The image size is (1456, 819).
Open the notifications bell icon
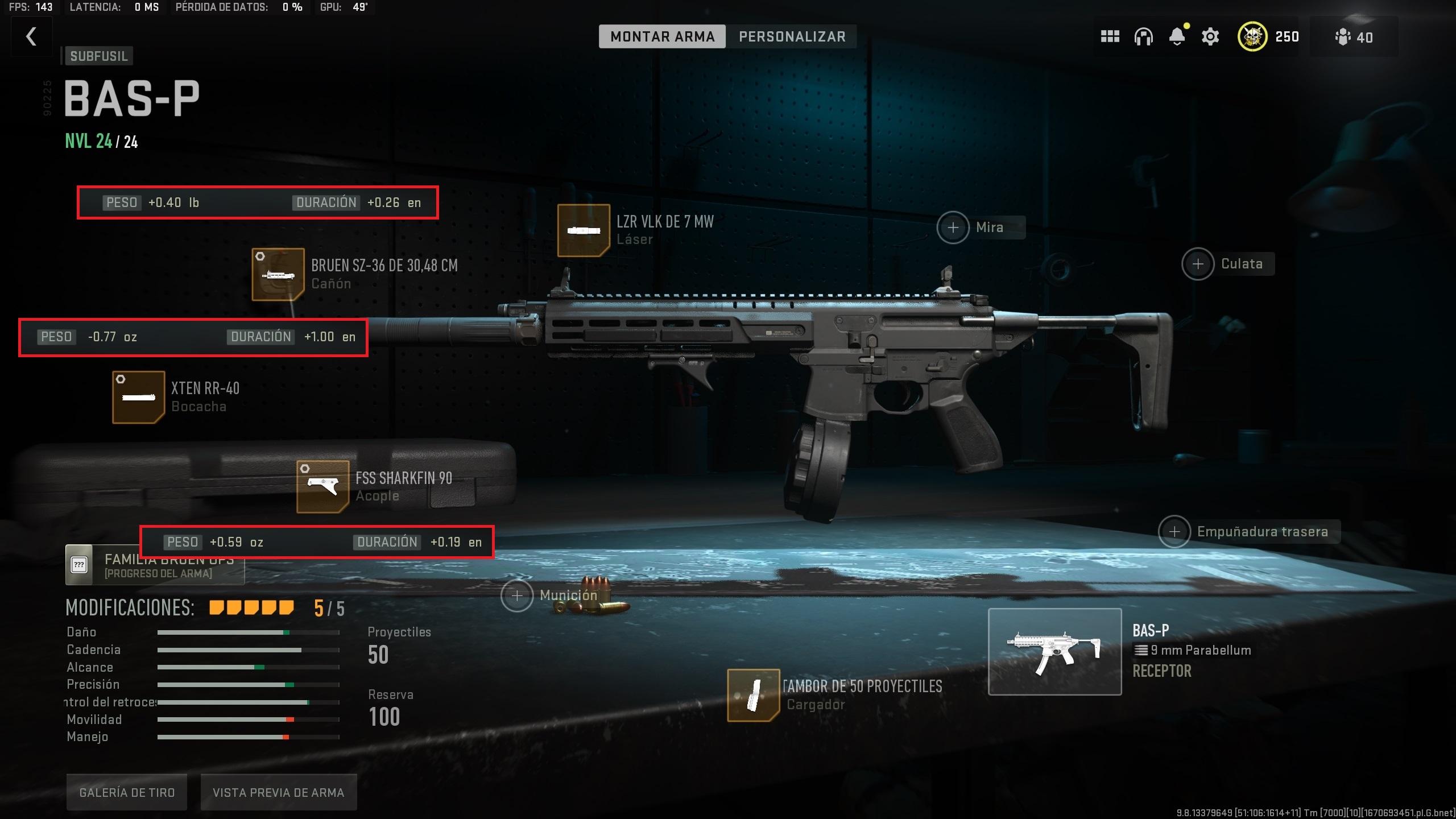(x=1177, y=36)
